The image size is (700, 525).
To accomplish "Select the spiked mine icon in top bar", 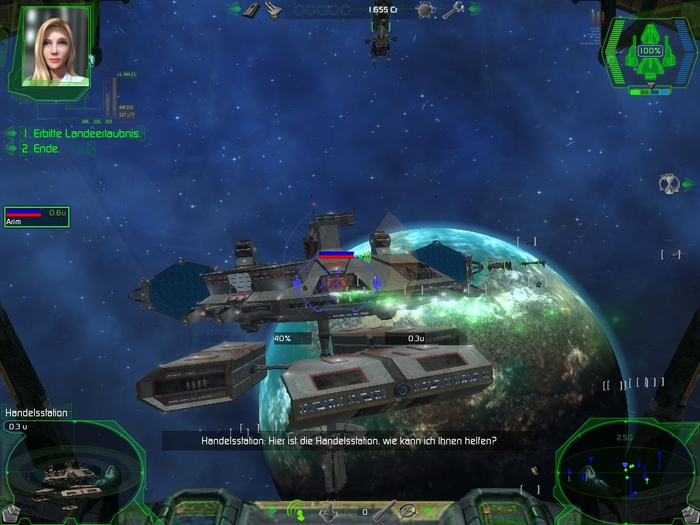I will [425, 10].
